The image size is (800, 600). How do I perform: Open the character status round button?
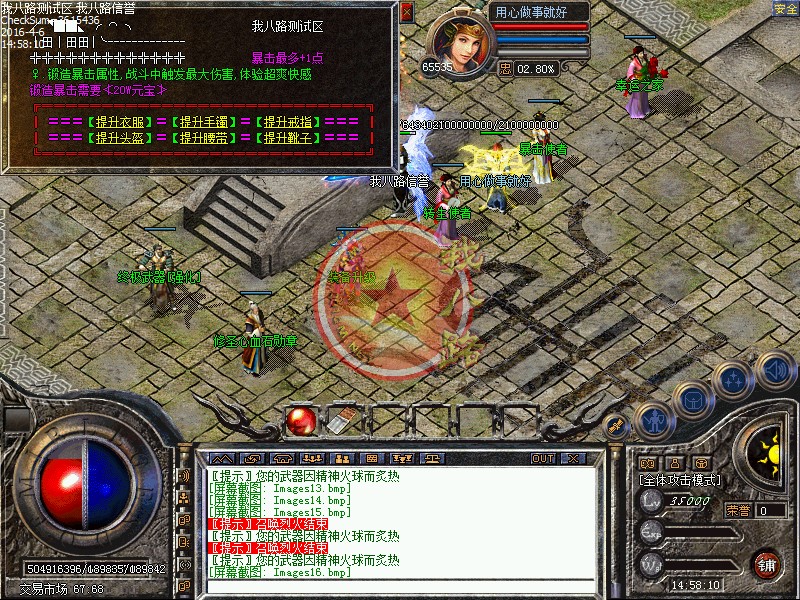click(x=651, y=421)
